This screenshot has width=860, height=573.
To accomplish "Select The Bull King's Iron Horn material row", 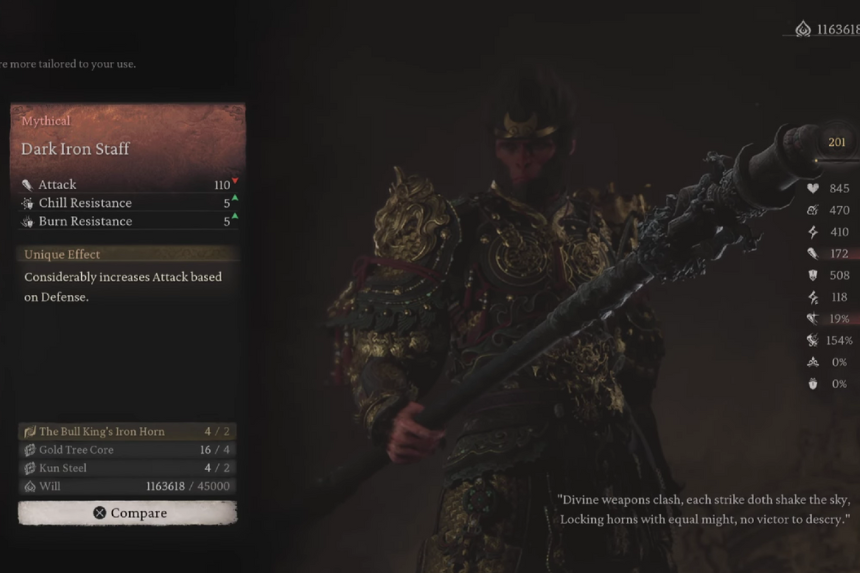I will click(128, 432).
